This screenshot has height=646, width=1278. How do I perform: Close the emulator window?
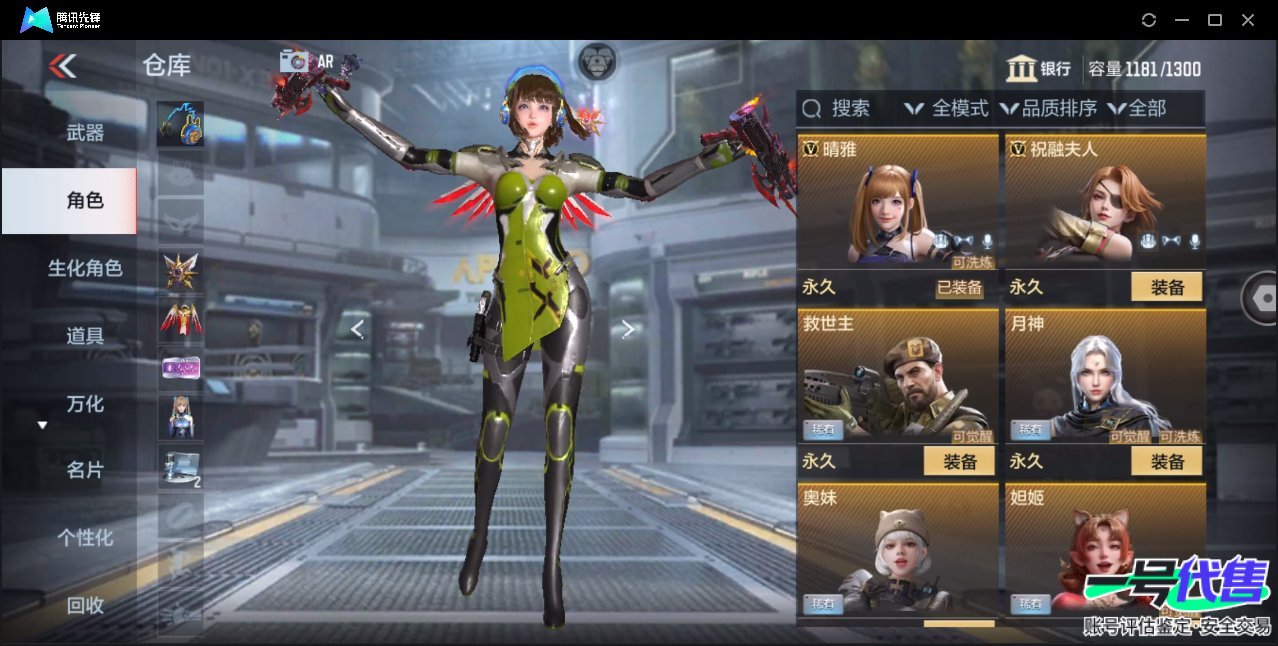[1248, 20]
